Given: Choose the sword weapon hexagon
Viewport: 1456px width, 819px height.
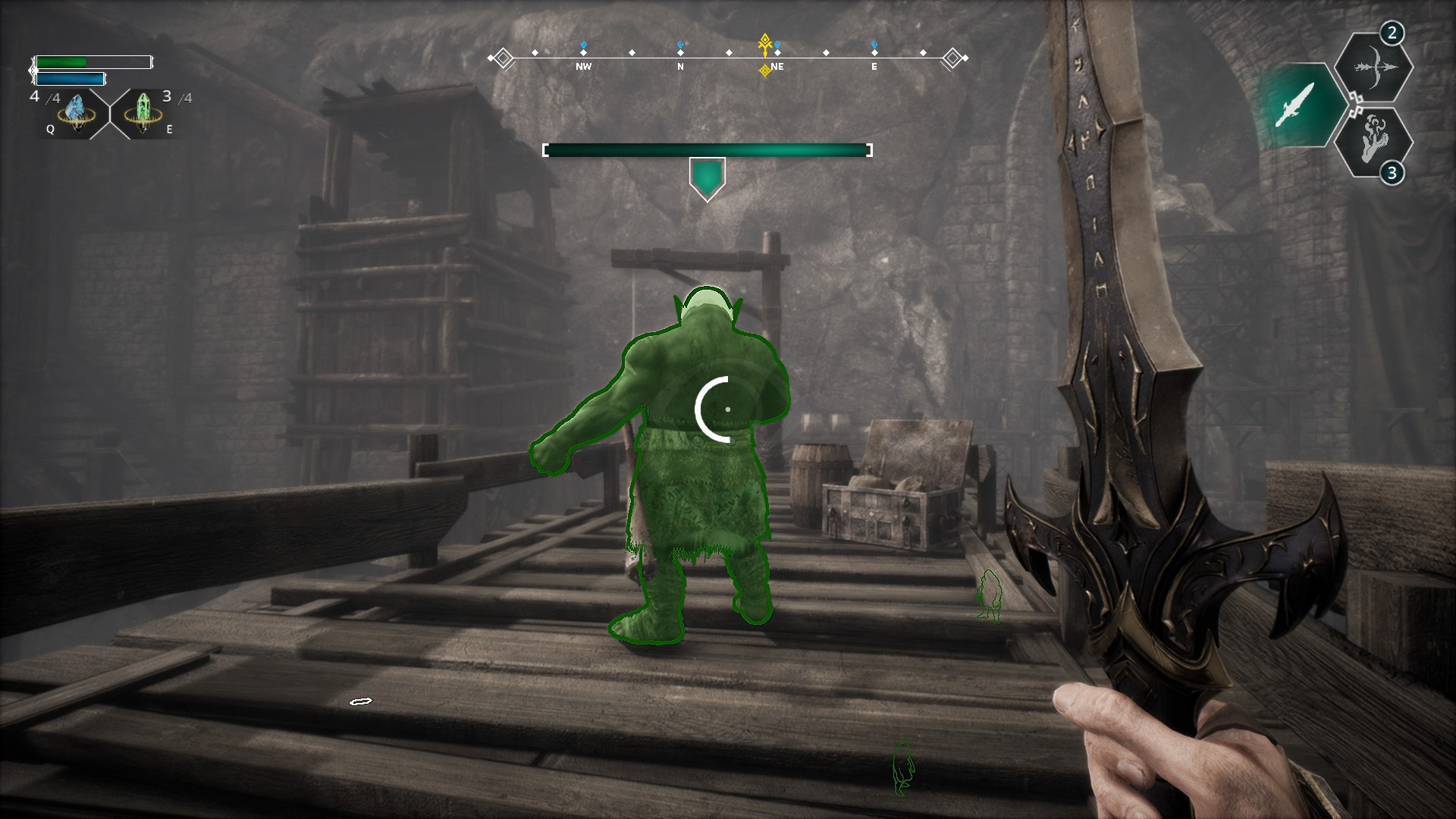Looking at the screenshot, I should click(x=1294, y=105).
